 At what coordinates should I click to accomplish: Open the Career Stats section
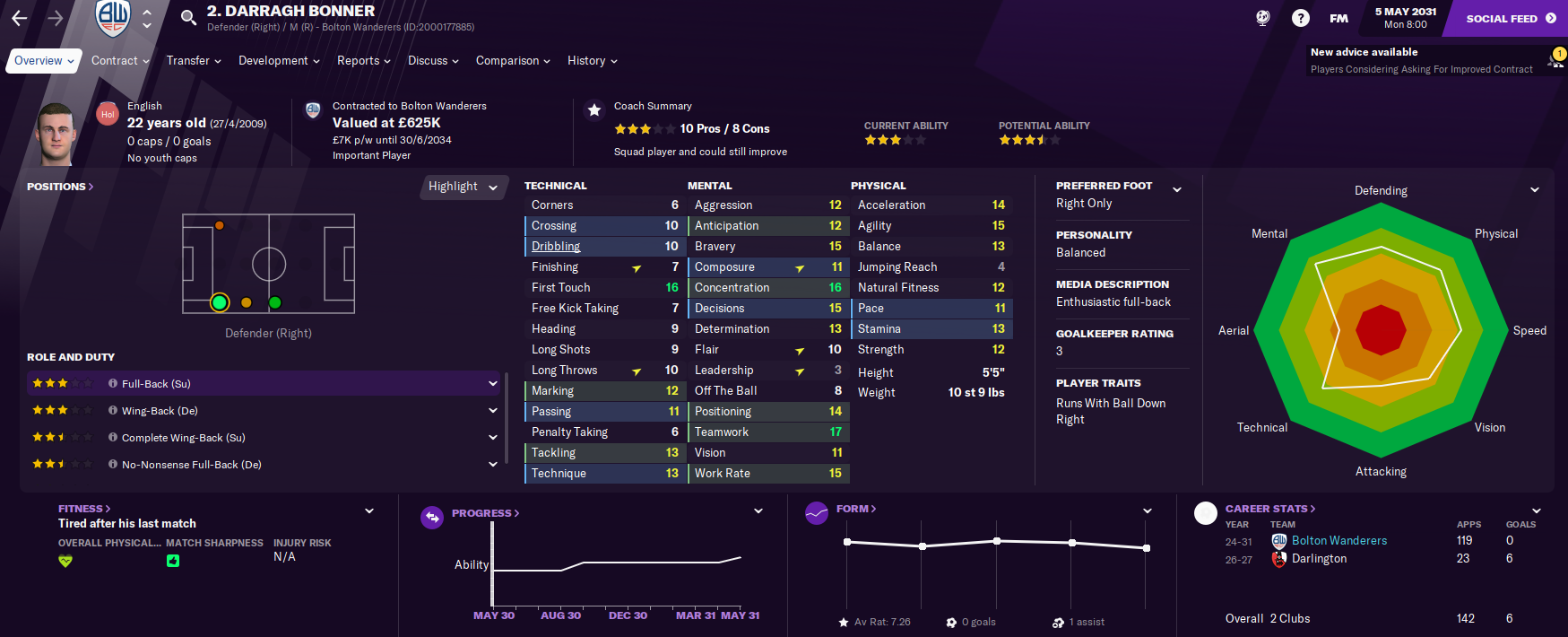pyautogui.click(x=1269, y=509)
